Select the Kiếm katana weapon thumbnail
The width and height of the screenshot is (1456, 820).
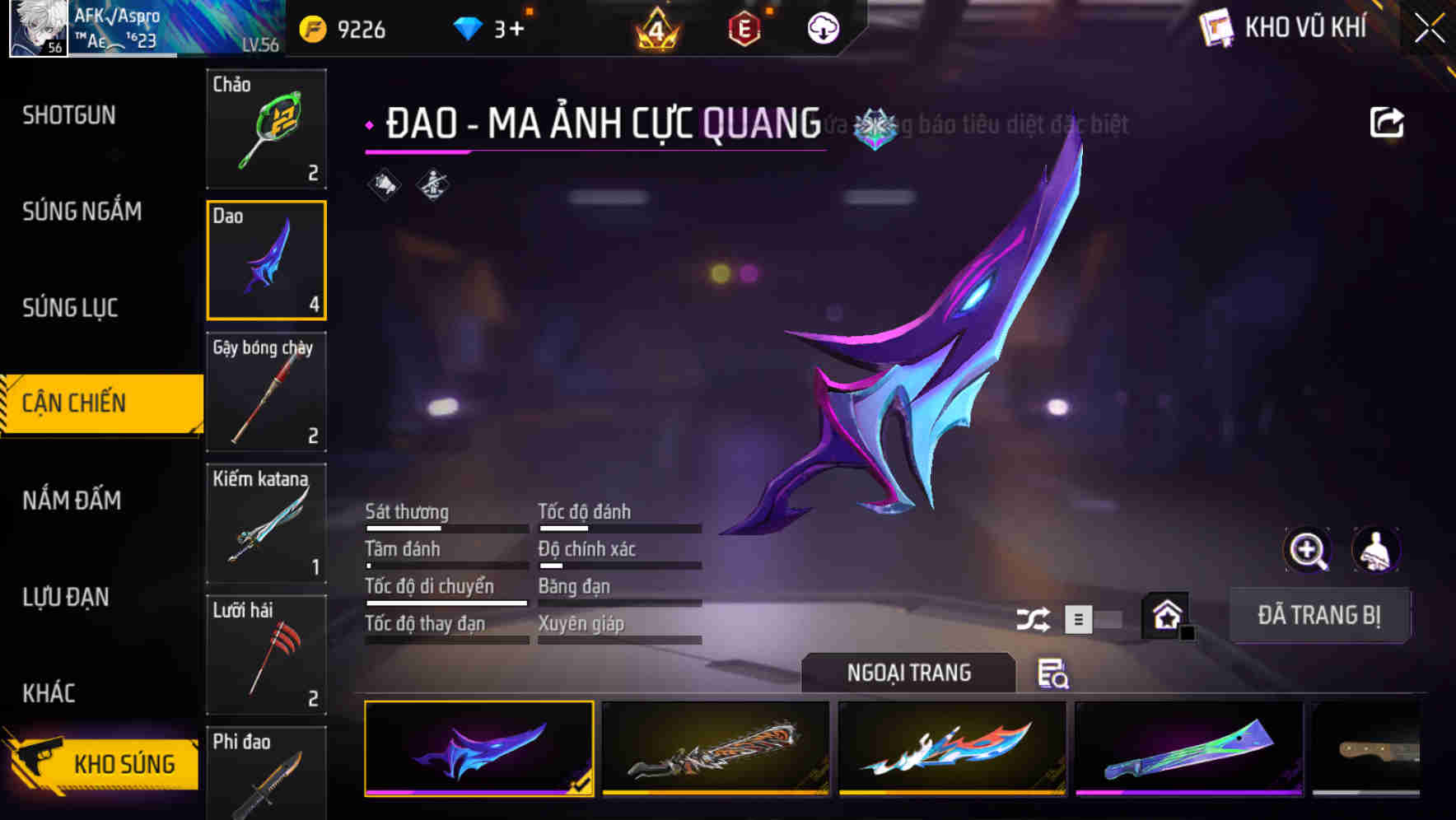click(x=266, y=524)
